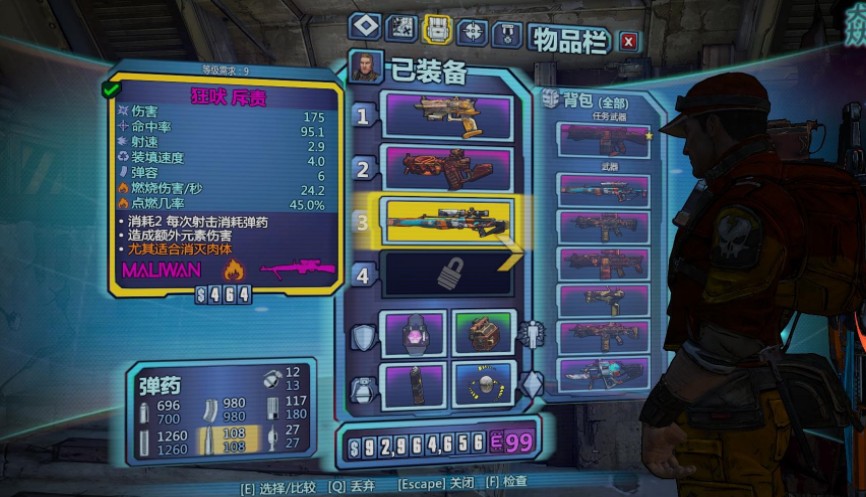Select the backpack inventory tab

point(436,30)
